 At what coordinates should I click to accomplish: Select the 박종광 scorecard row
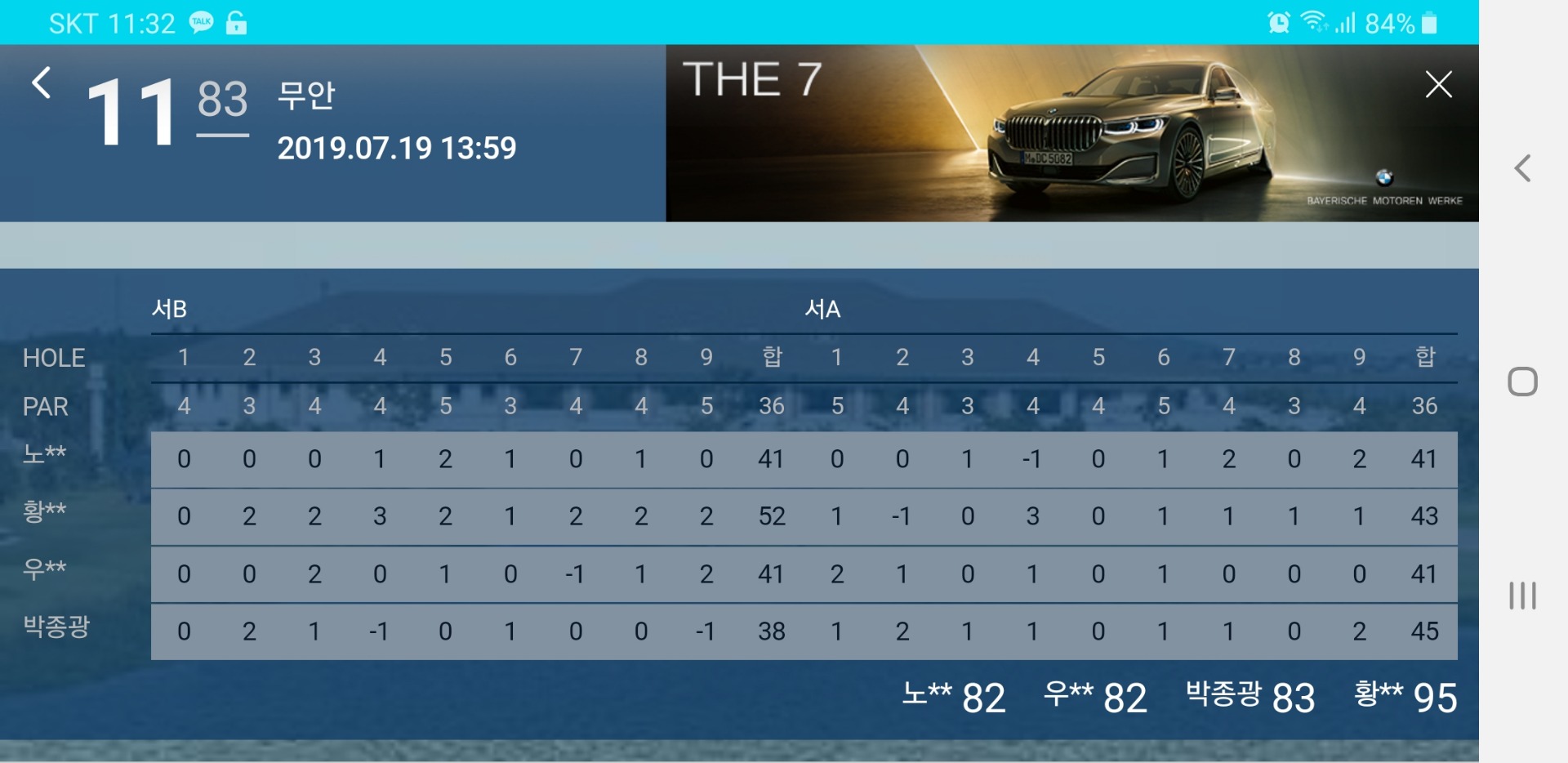tap(804, 631)
